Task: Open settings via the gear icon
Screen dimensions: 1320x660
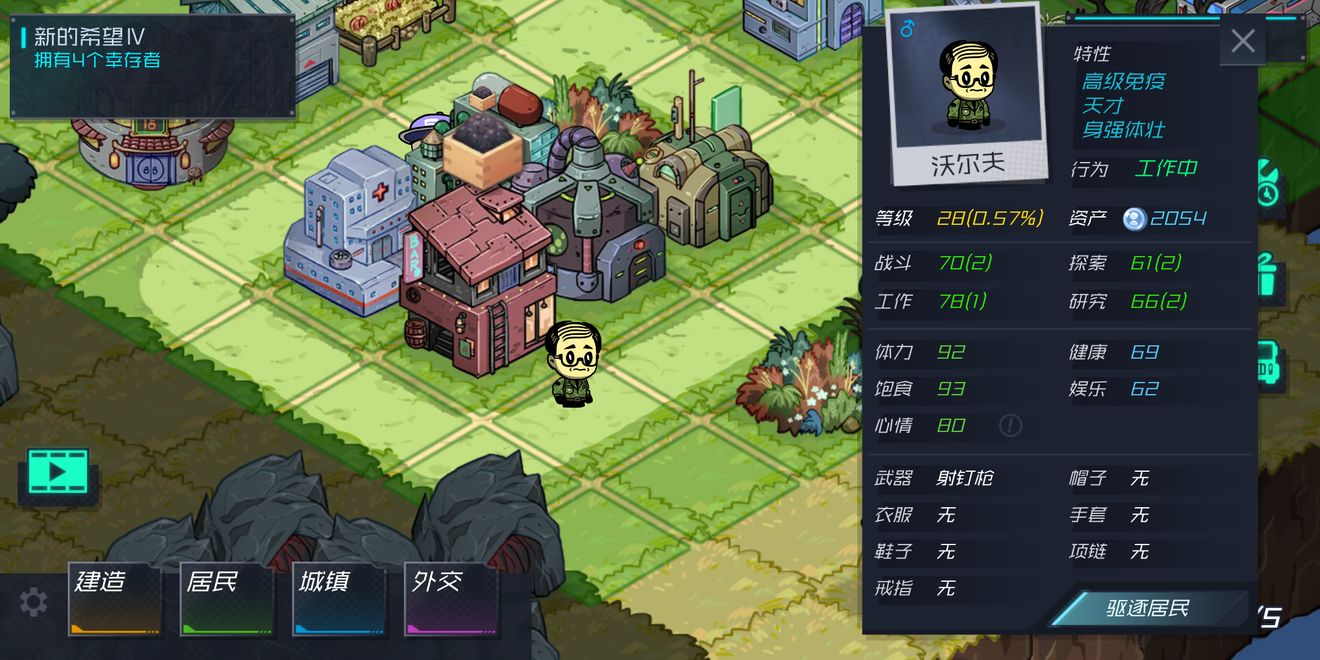Action: coord(33,602)
